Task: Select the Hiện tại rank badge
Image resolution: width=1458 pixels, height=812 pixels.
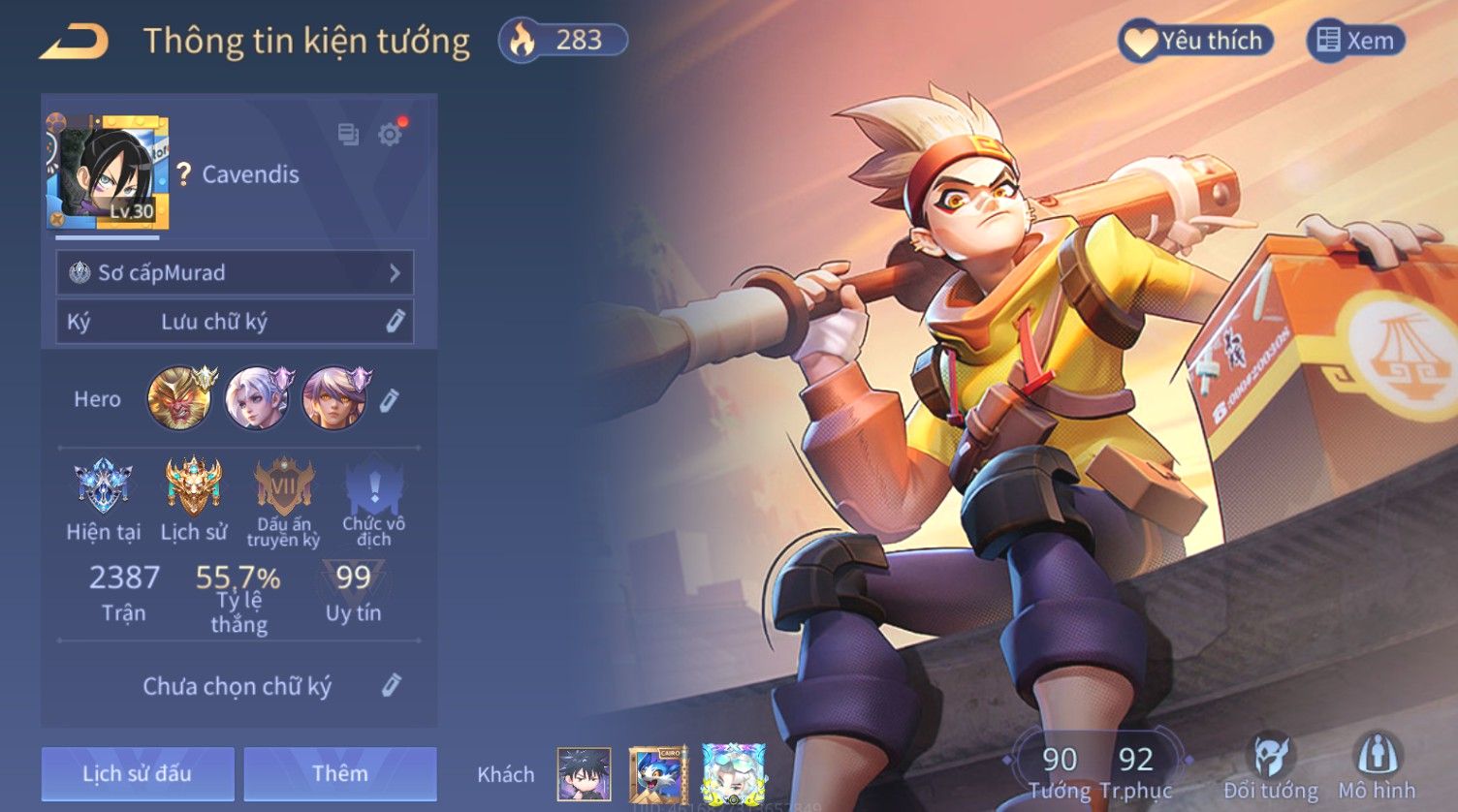Action: [103, 486]
